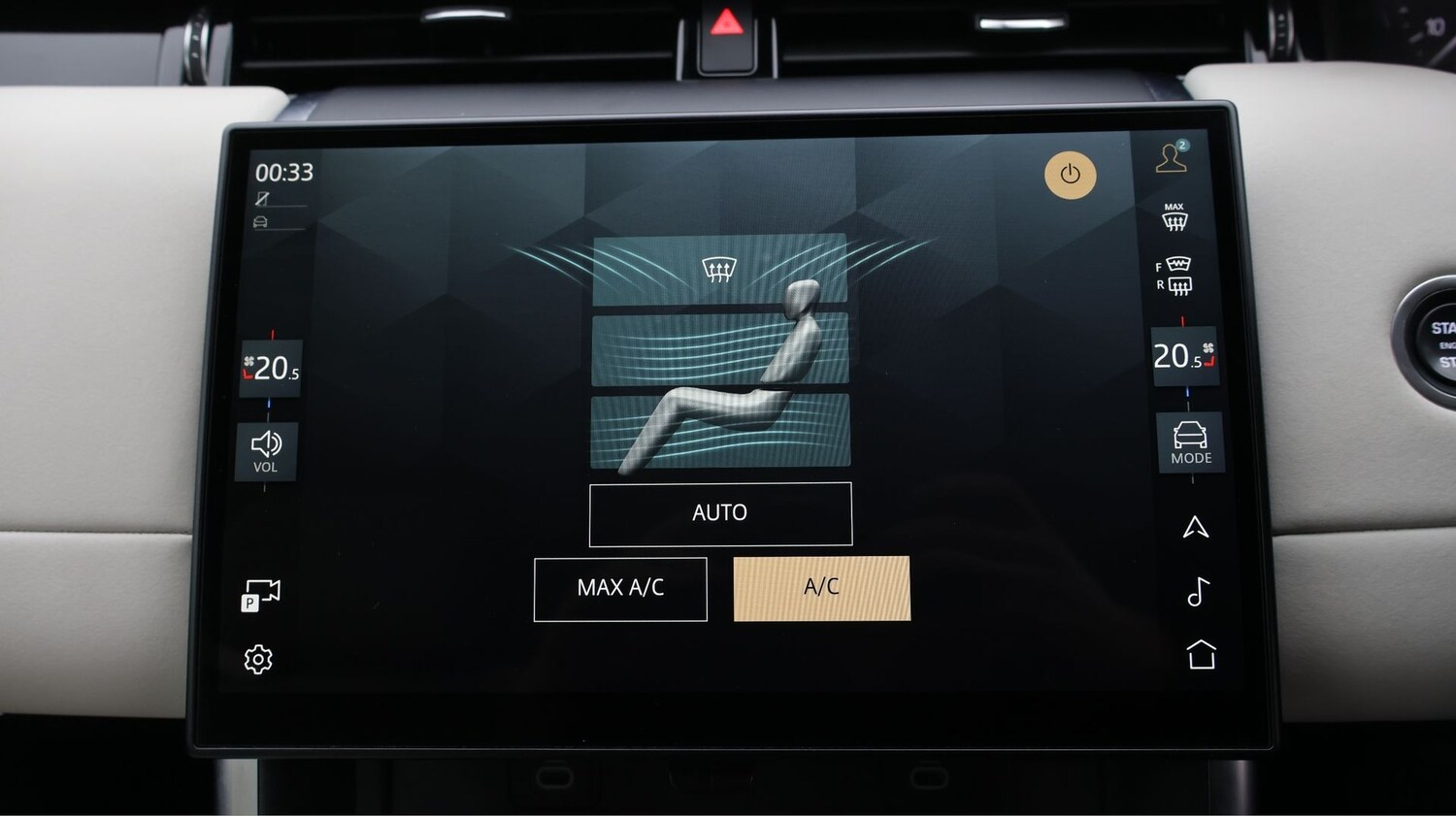Activate MAX A/C mode

coord(620,588)
